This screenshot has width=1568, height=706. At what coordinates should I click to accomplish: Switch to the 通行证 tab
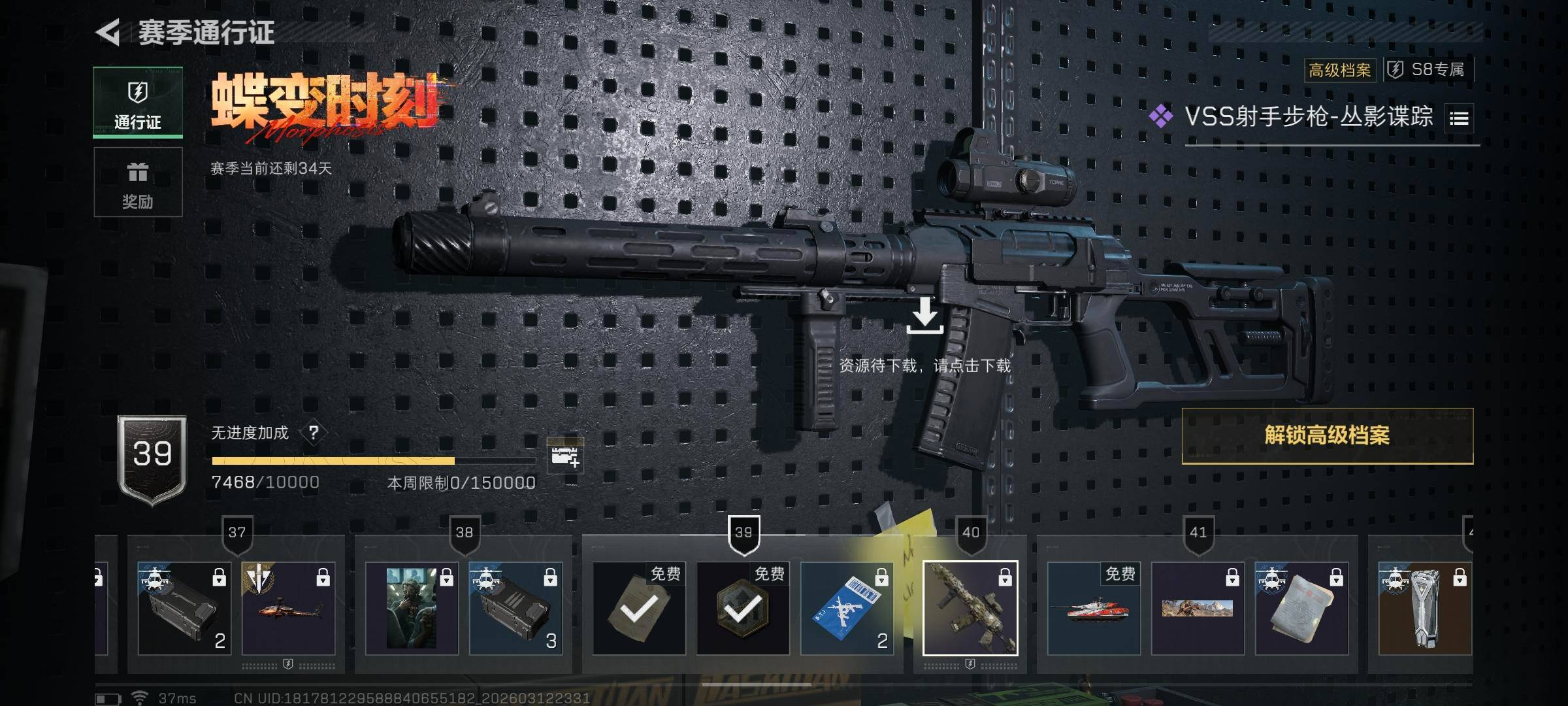[138, 102]
